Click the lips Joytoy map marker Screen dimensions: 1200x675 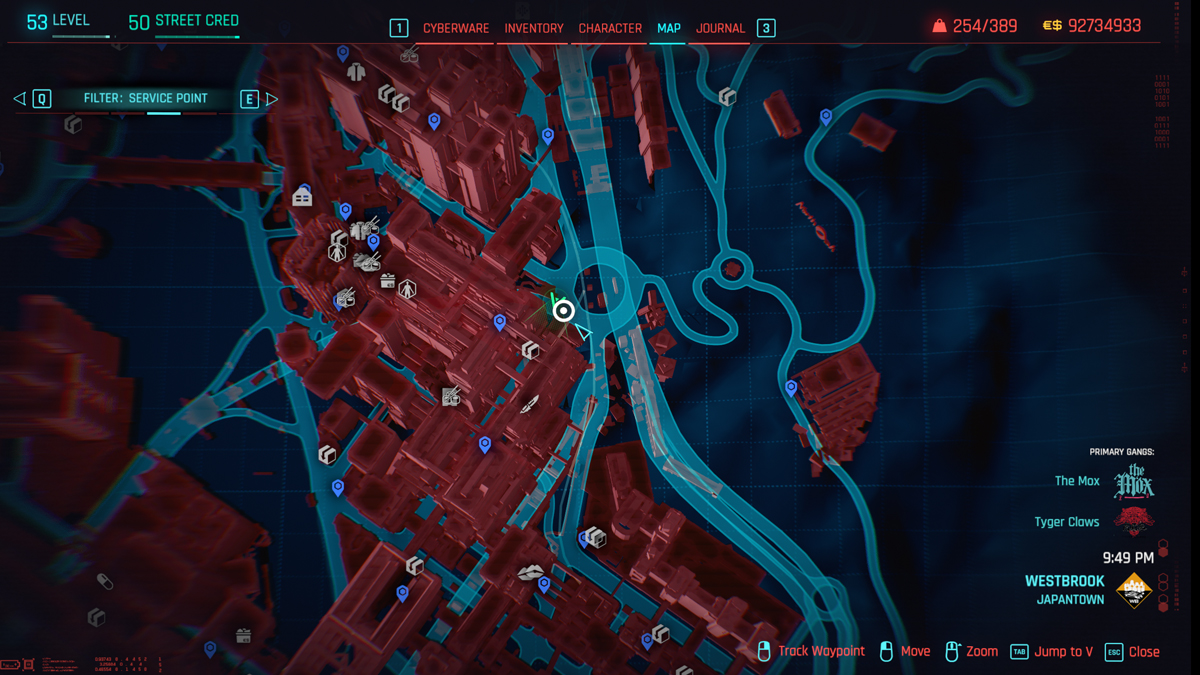530,572
